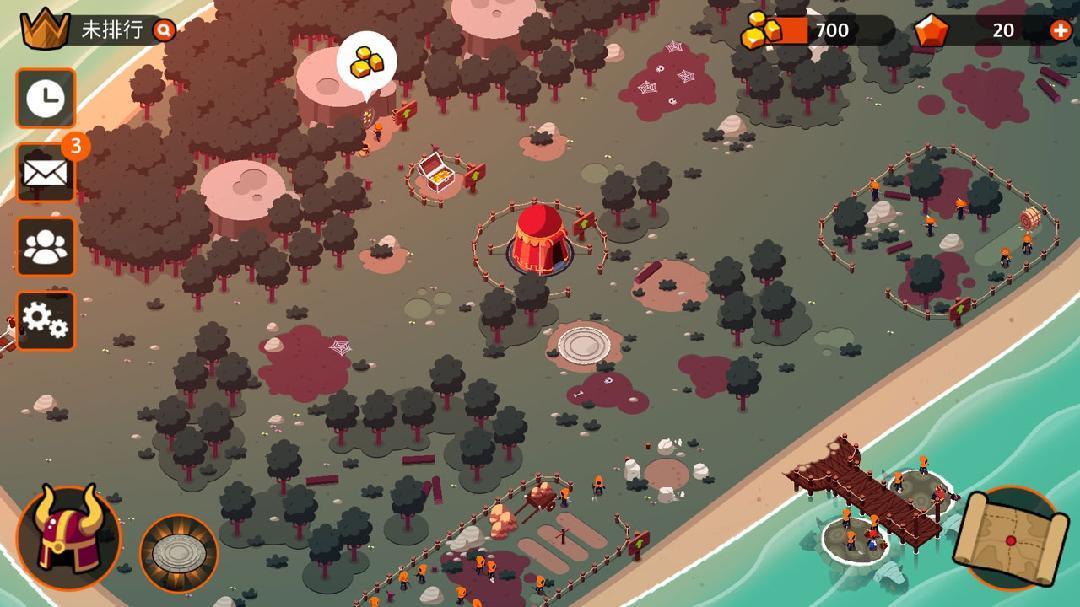Tap the search icon beside ranking label
1080x607 pixels.
[x=164, y=30]
